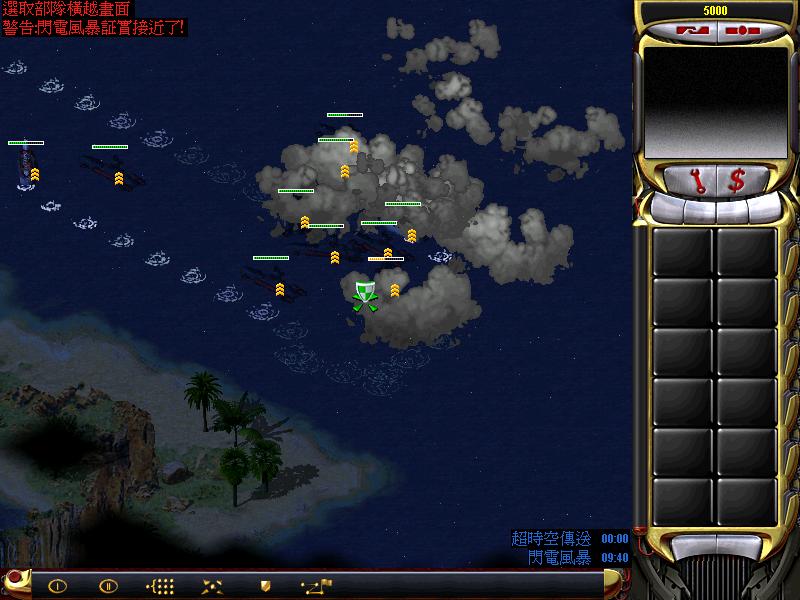Toggle the waypoint flag path mode
This screenshot has width=800, height=600.
318,585
